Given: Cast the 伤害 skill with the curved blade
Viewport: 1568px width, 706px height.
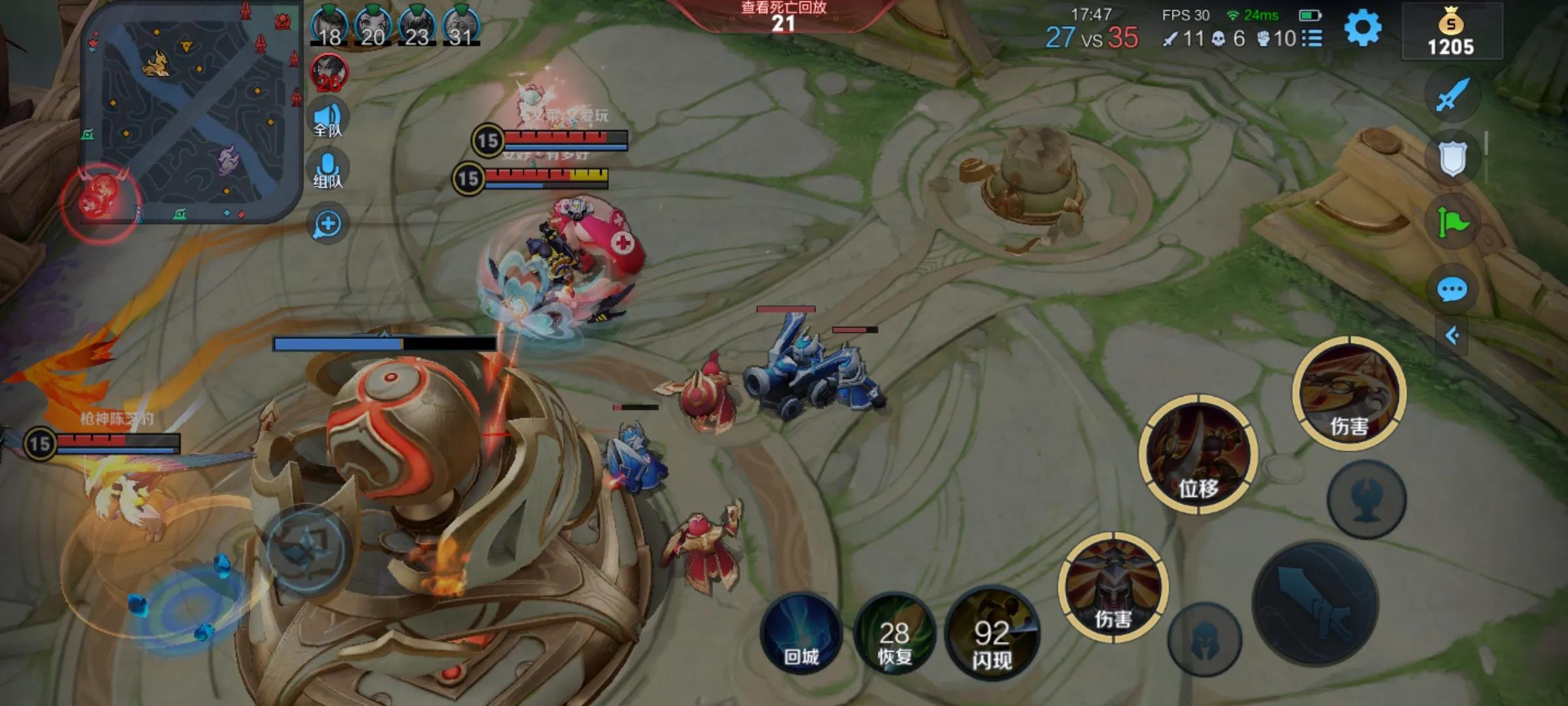Looking at the screenshot, I should (1348, 394).
